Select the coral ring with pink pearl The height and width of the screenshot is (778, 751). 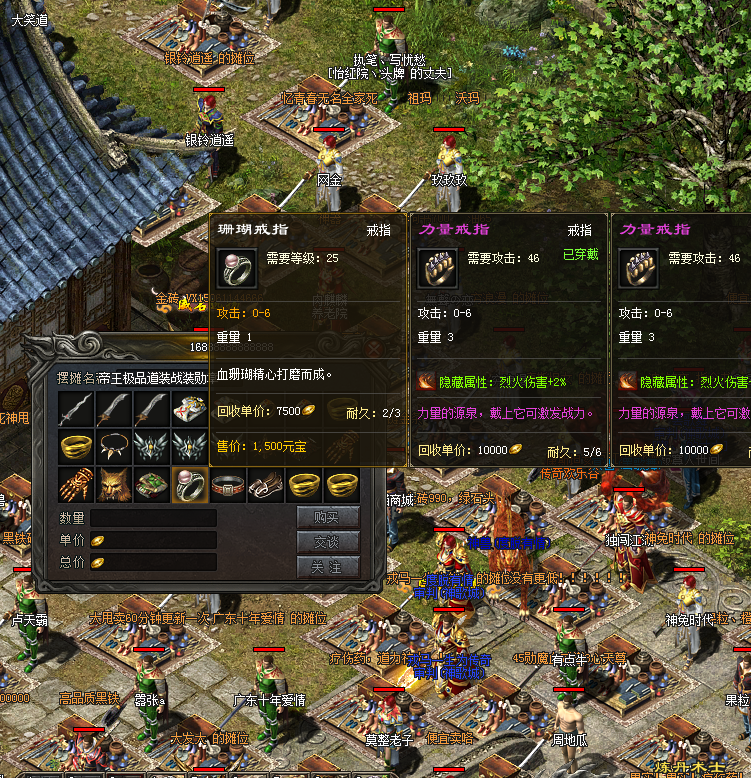point(190,484)
